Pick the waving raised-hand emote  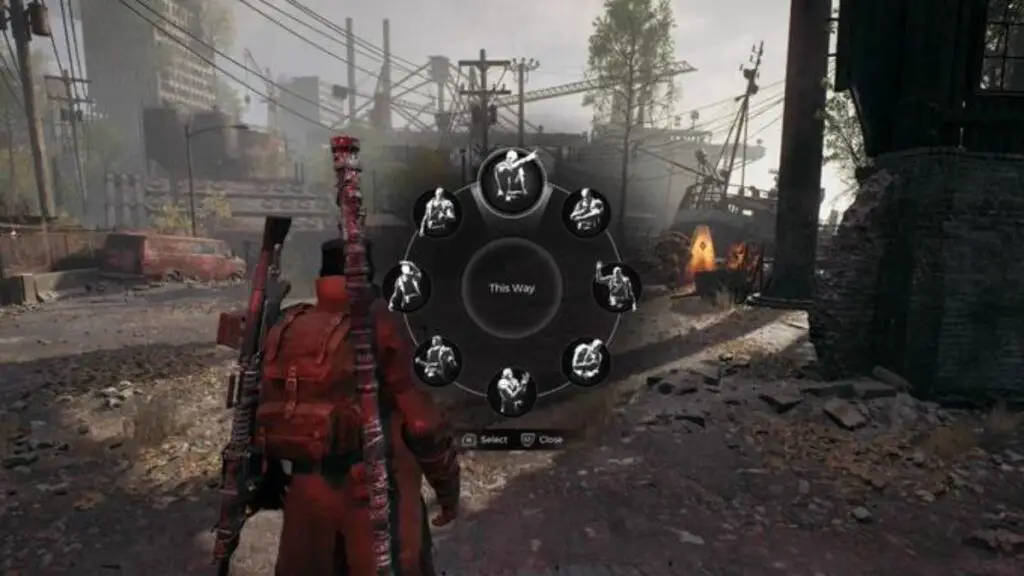click(x=616, y=287)
